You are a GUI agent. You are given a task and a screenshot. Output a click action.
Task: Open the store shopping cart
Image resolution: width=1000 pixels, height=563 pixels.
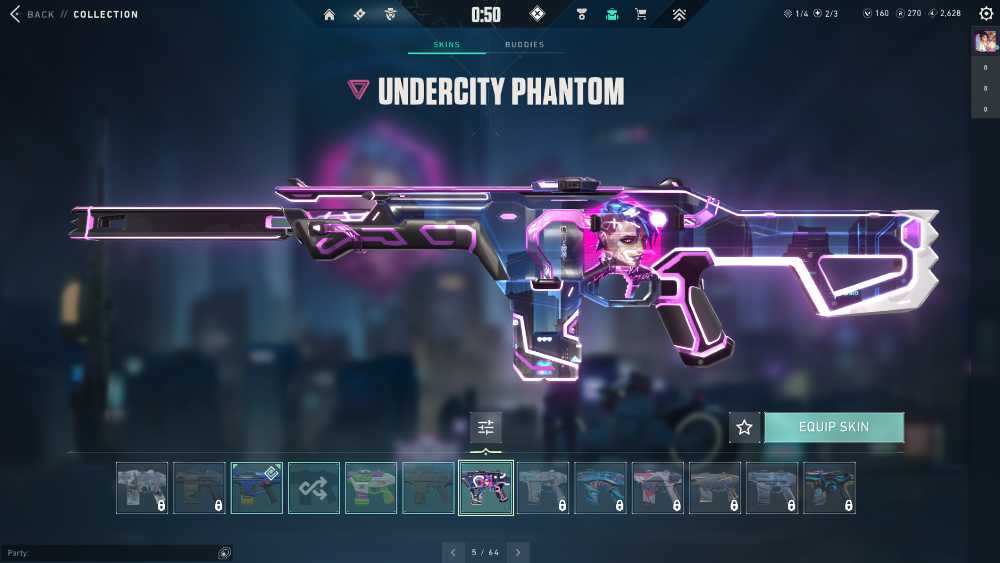click(641, 15)
